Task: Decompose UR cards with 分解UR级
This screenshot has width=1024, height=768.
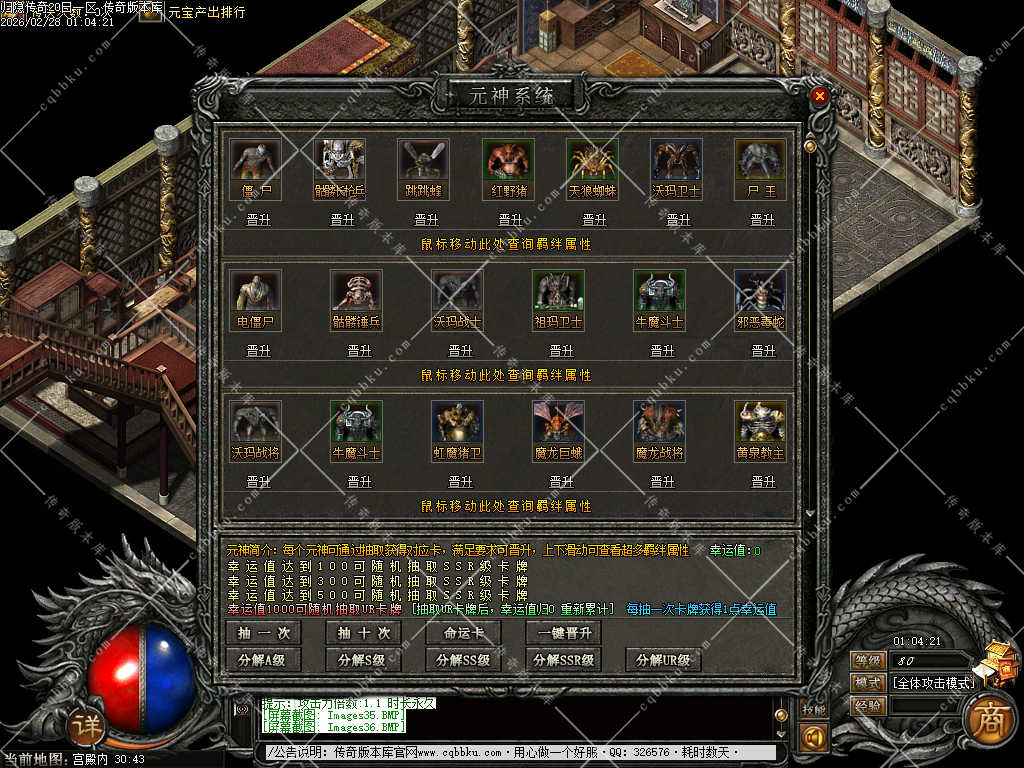Action: (x=664, y=660)
